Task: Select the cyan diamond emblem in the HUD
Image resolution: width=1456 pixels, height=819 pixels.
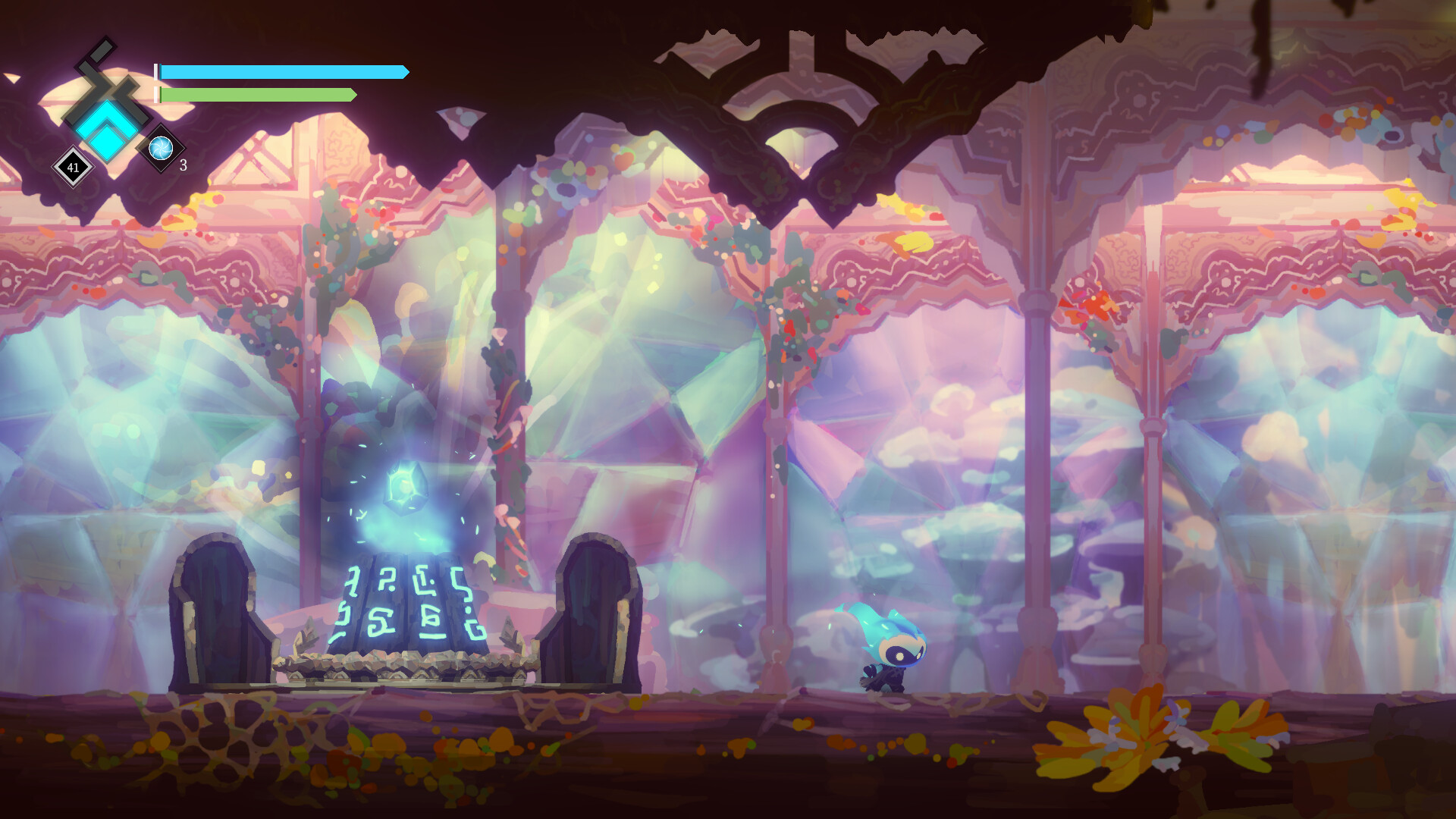Action: [106, 129]
